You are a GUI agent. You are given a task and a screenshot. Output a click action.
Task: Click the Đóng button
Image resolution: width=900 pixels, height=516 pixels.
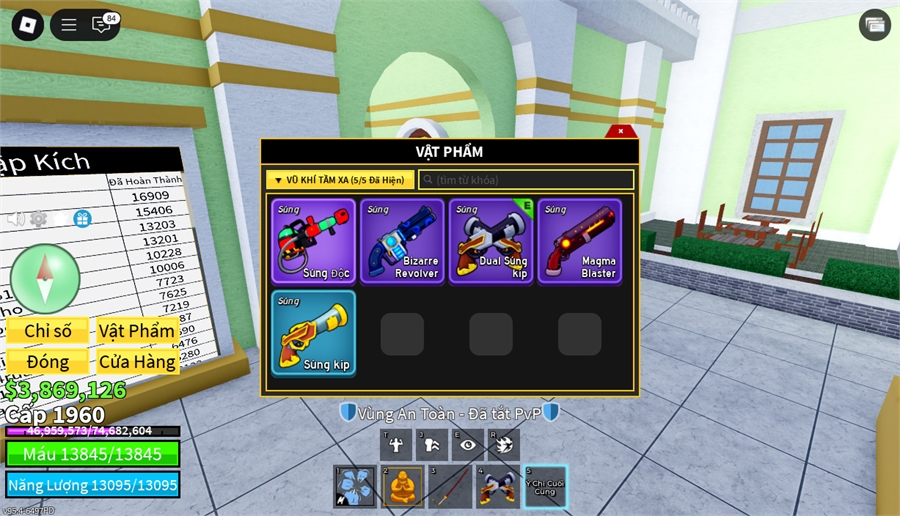pos(48,361)
